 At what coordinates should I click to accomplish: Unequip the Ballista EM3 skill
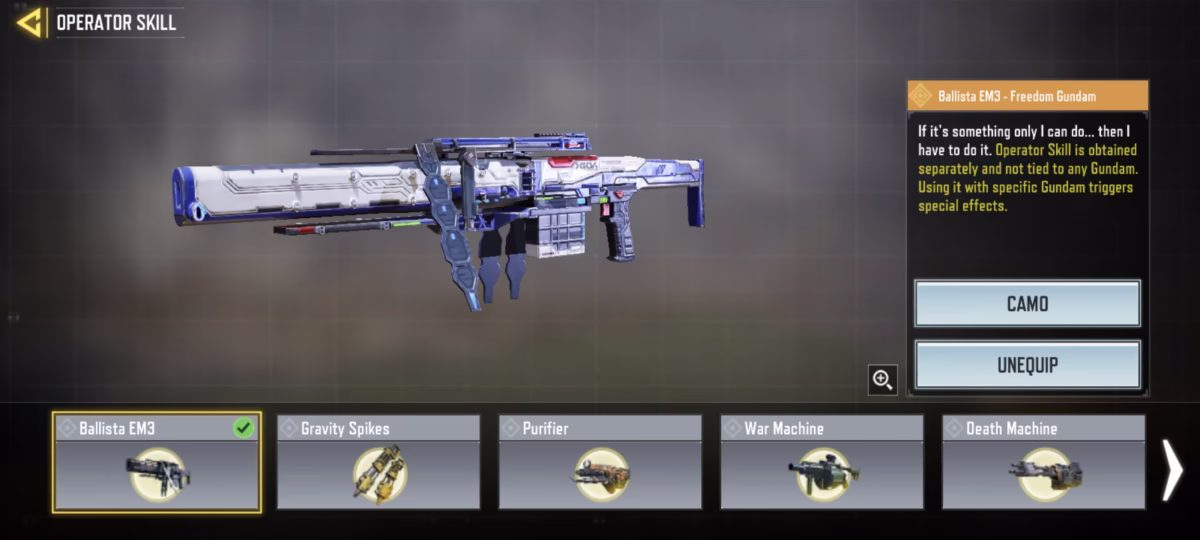pyautogui.click(x=1027, y=365)
